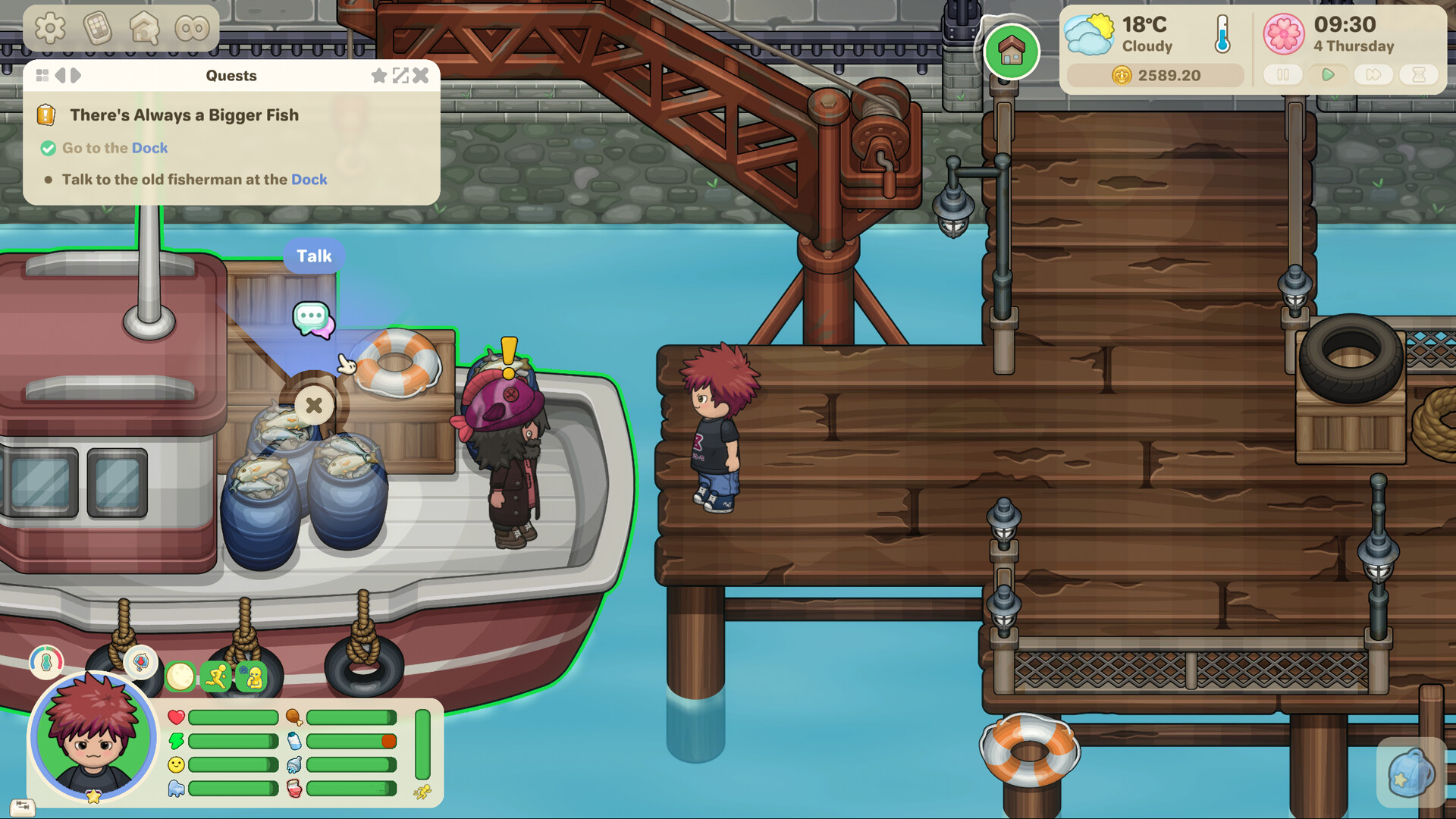This screenshot has width=1456, height=819.
Task: Open the phone with app grid
Action: click(98, 29)
